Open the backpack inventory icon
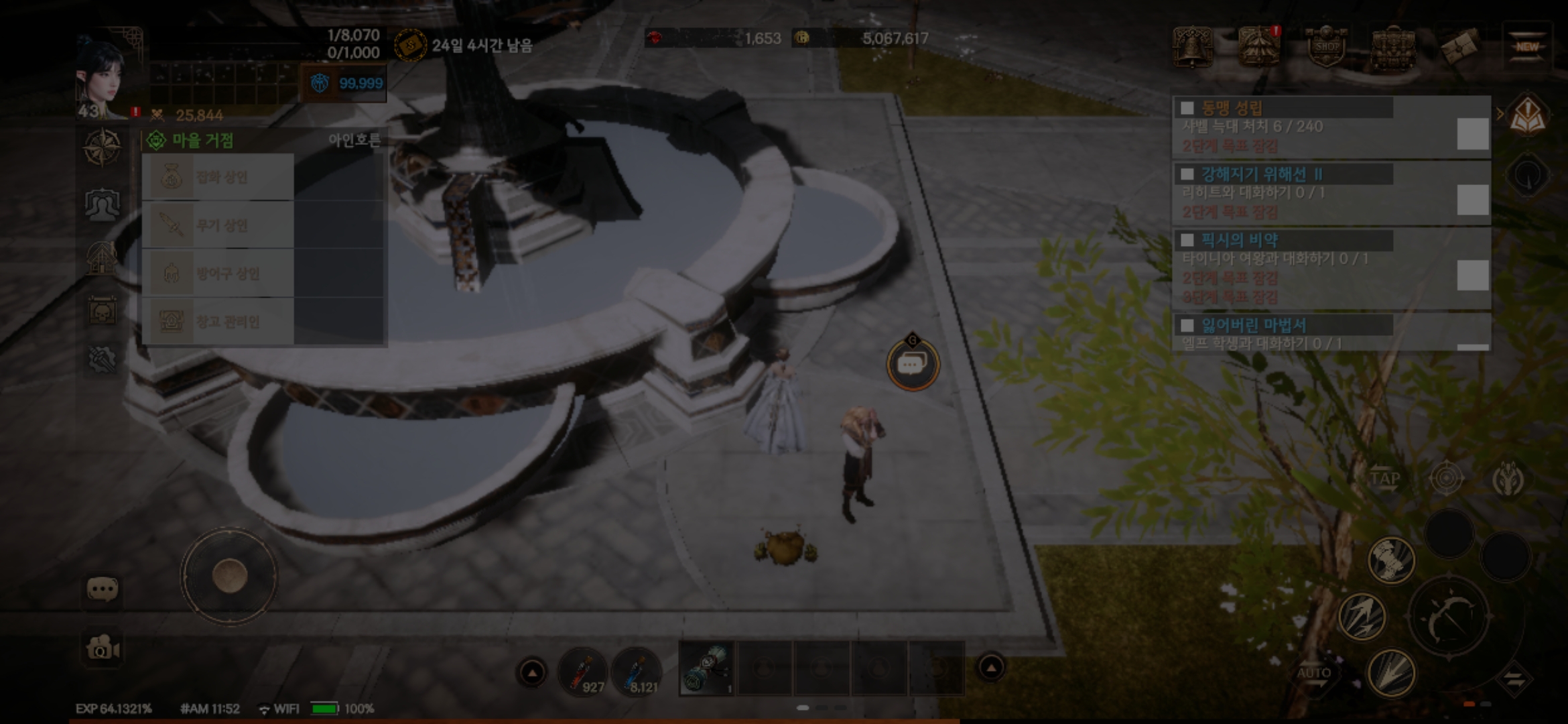This screenshot has height=724, width=1568. point(1394,47)
